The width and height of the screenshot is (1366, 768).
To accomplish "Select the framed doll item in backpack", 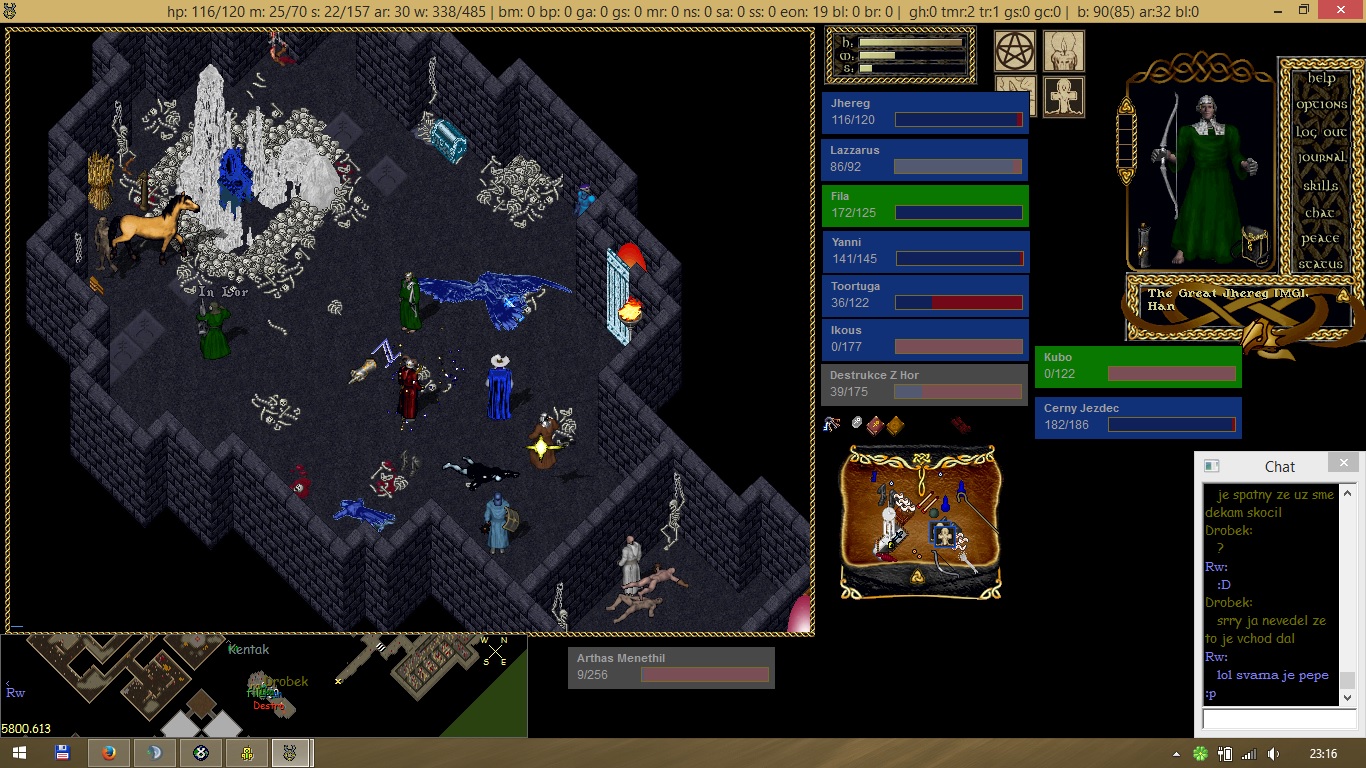I will tap(942, 534).
